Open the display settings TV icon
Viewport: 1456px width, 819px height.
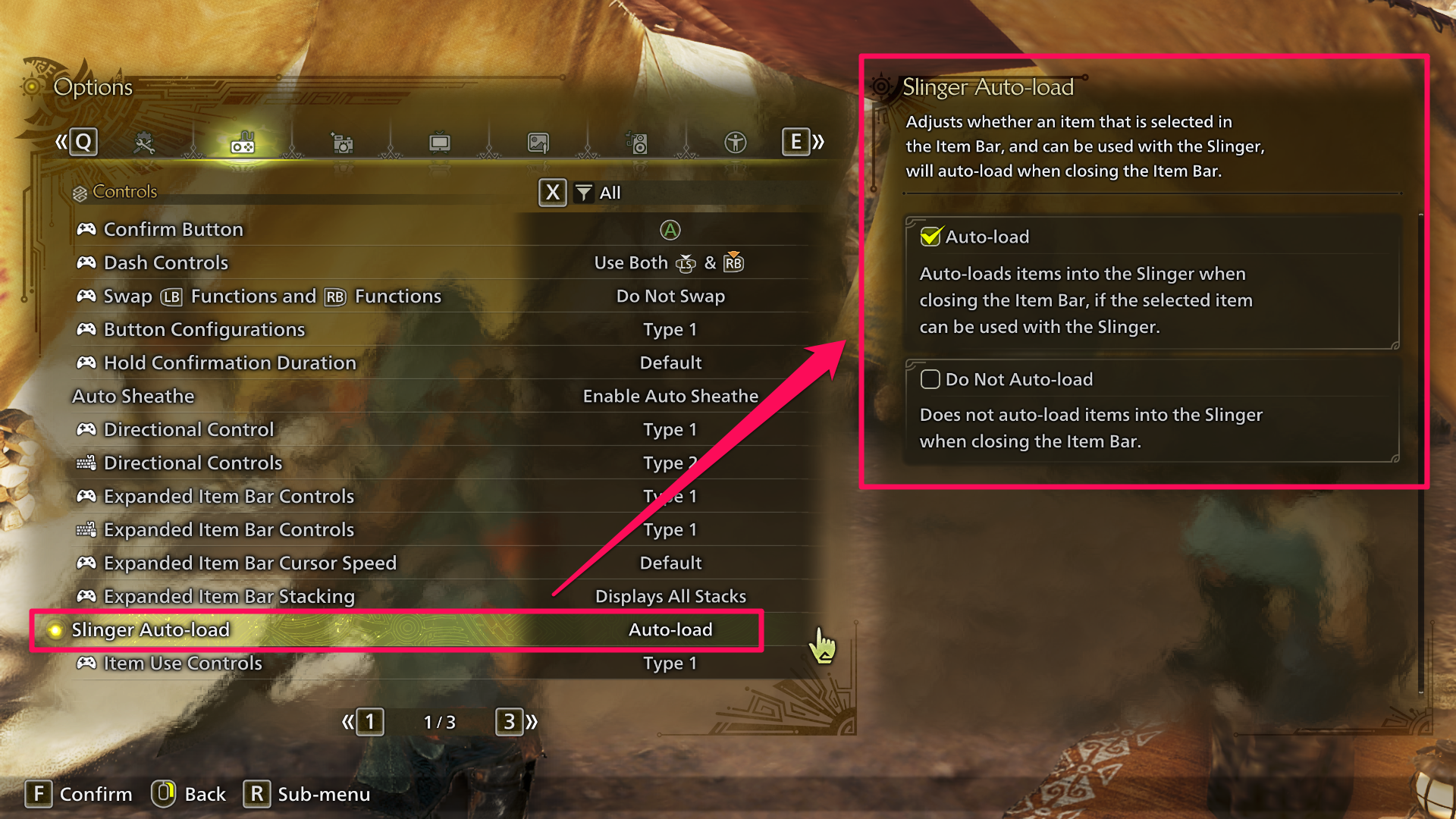tap(440, 143)
